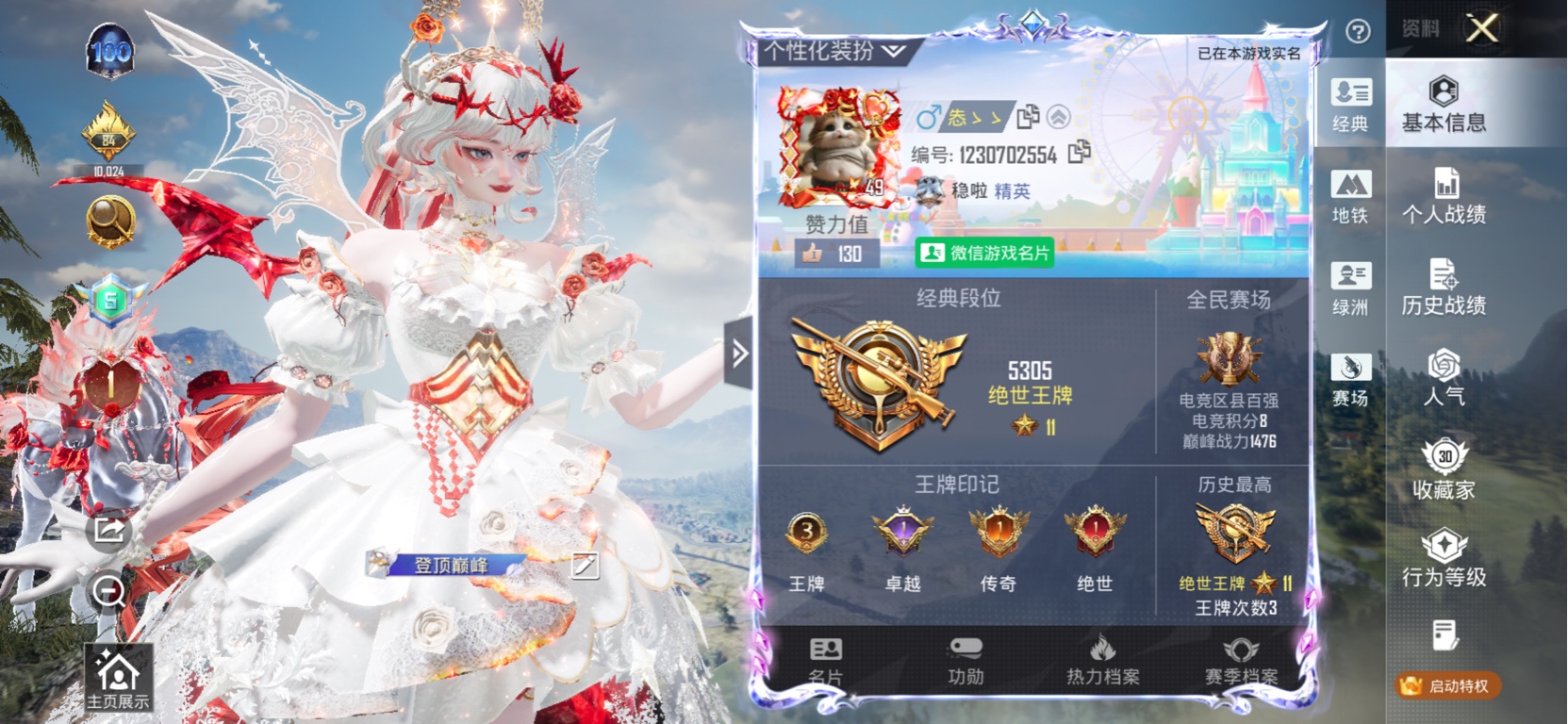
Task: Close the profile screen with the X
Action: pos(1482,28)
